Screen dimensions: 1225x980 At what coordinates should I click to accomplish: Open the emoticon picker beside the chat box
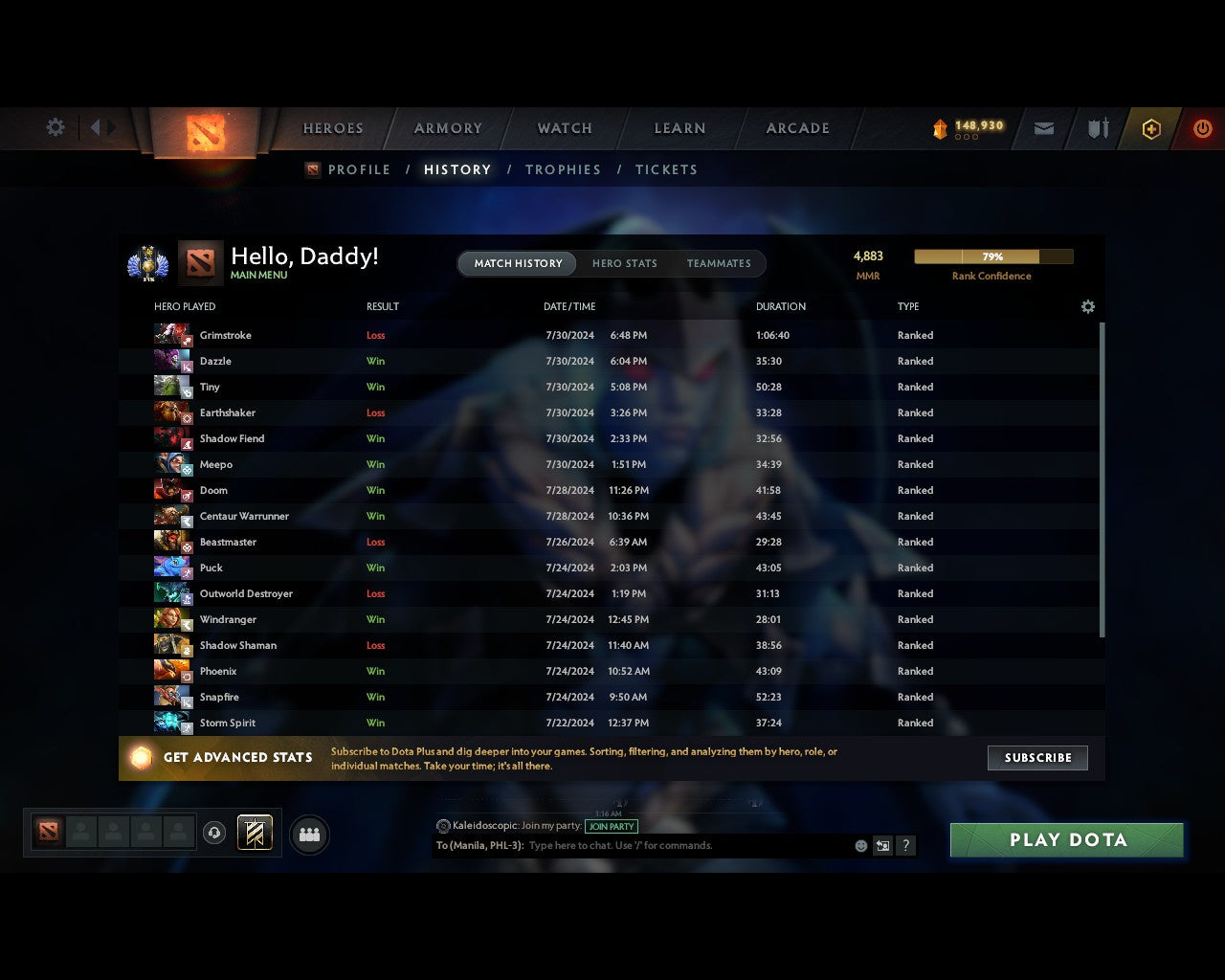[x=860, y=846]
